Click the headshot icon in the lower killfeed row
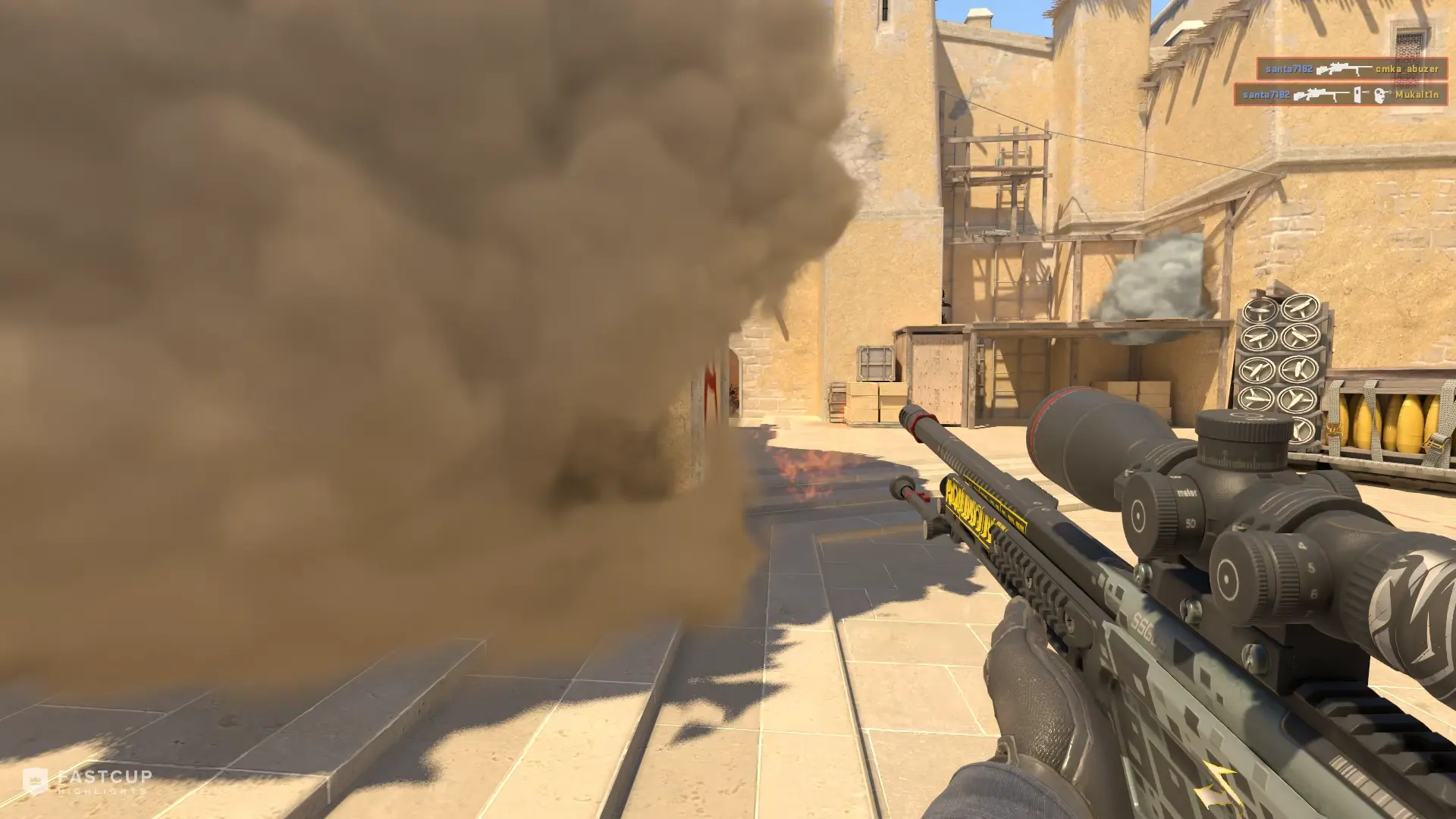The height and width of the screenshot is (819, 1456). tap(1379, 95)
